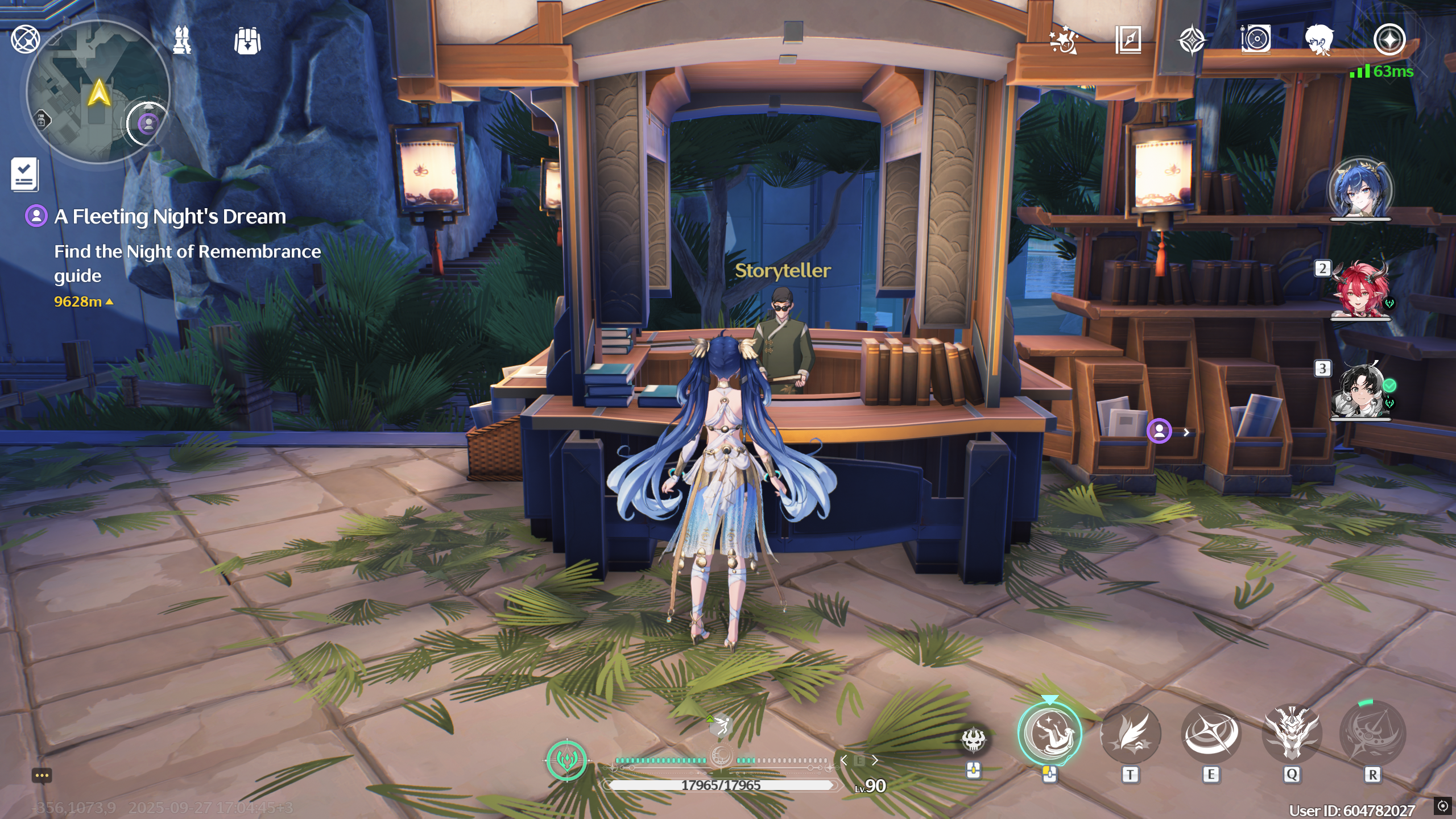The width and height of the screenshot is (1456, 819).
Task: Open the chess pieces icon menu
Action: pyautogui.click(x=182, y=40)
